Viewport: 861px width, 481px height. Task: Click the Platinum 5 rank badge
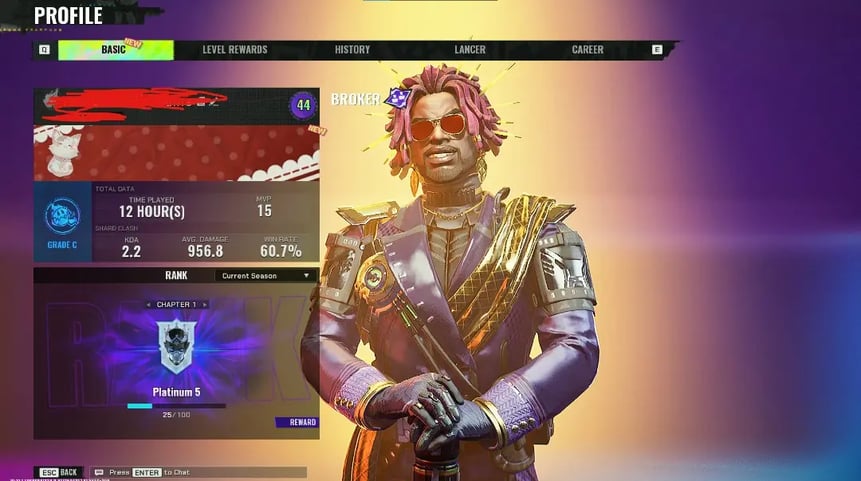176,346
